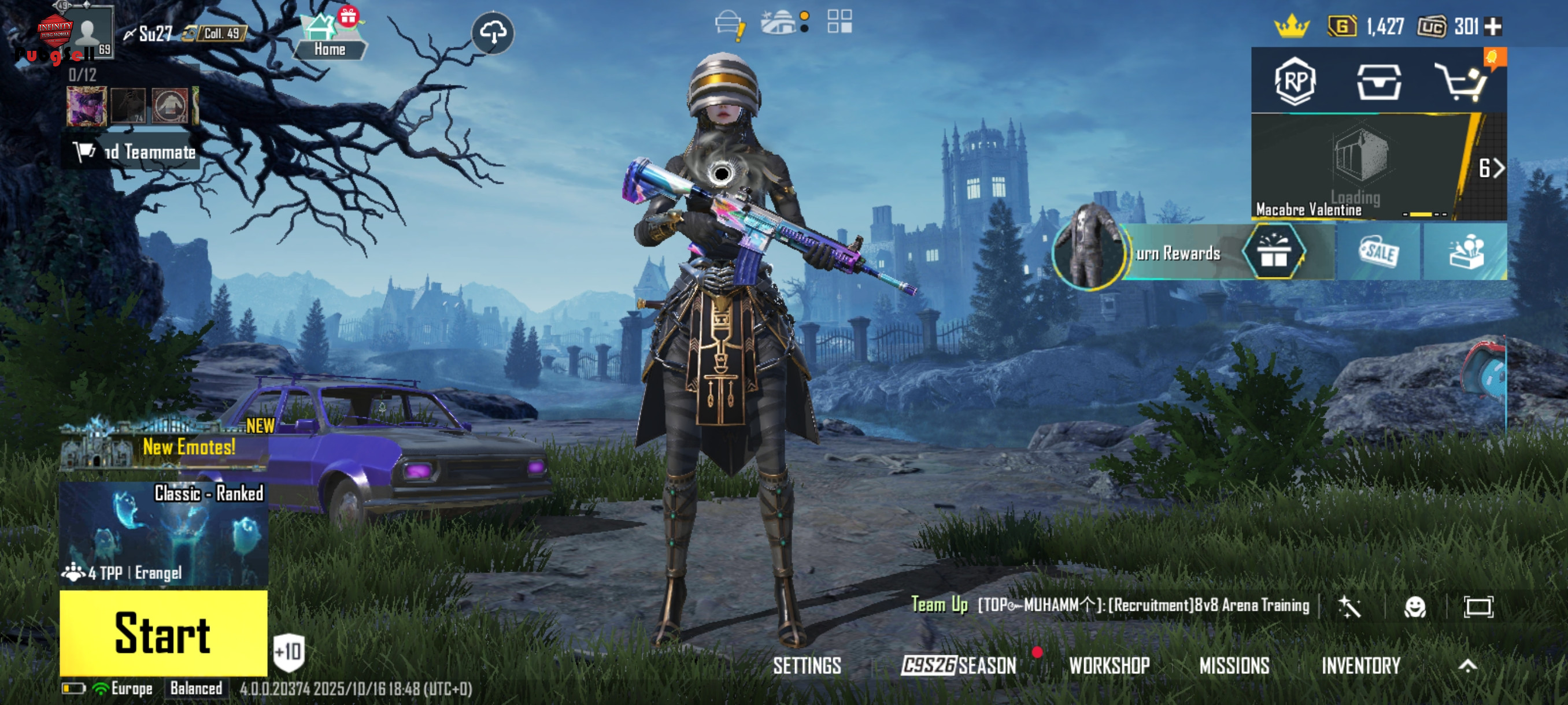The width and height of the screenshot is (1568, 705).
Task: View the Missions list
Action: [1234, 666]
